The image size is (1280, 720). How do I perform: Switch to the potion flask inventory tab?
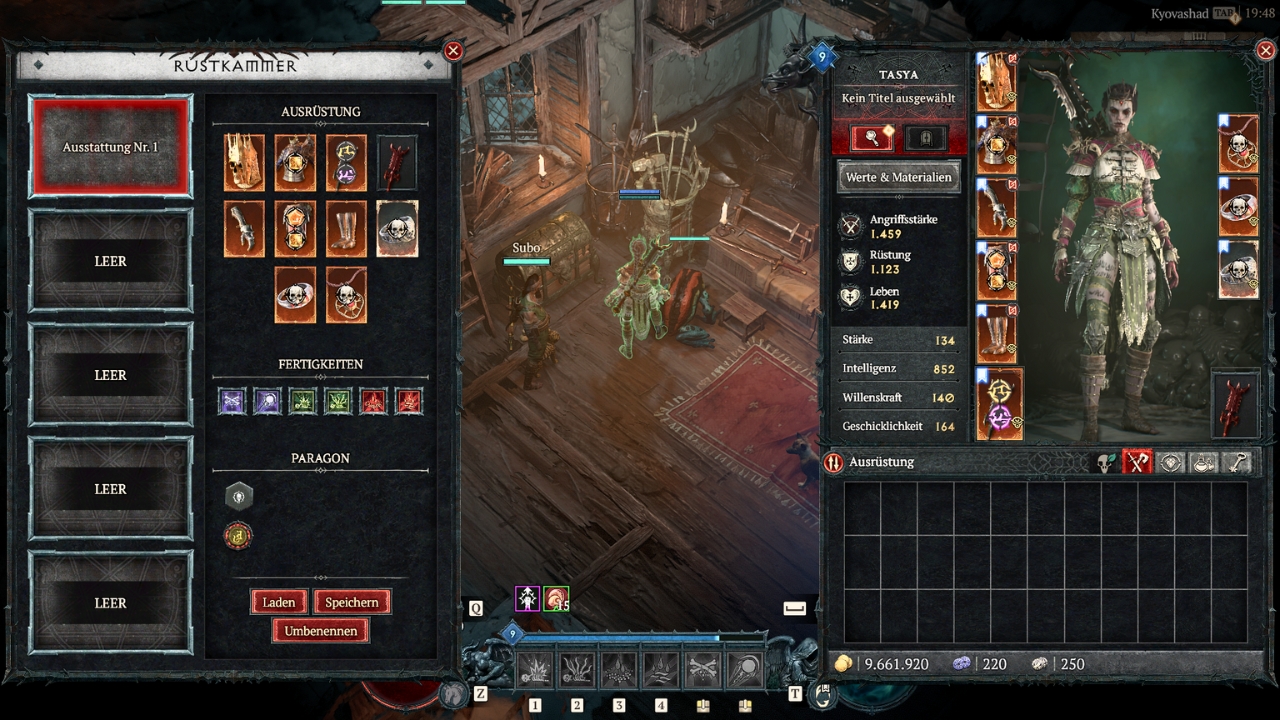click(x=1204, y=462)
